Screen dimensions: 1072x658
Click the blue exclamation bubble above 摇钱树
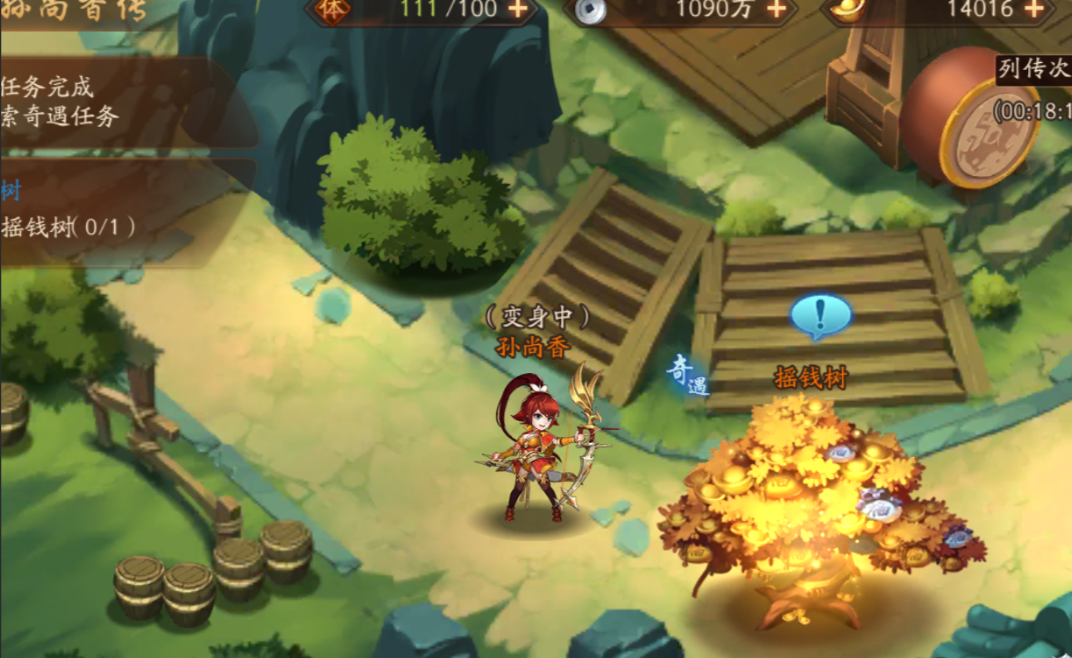(x=820, y=316)
